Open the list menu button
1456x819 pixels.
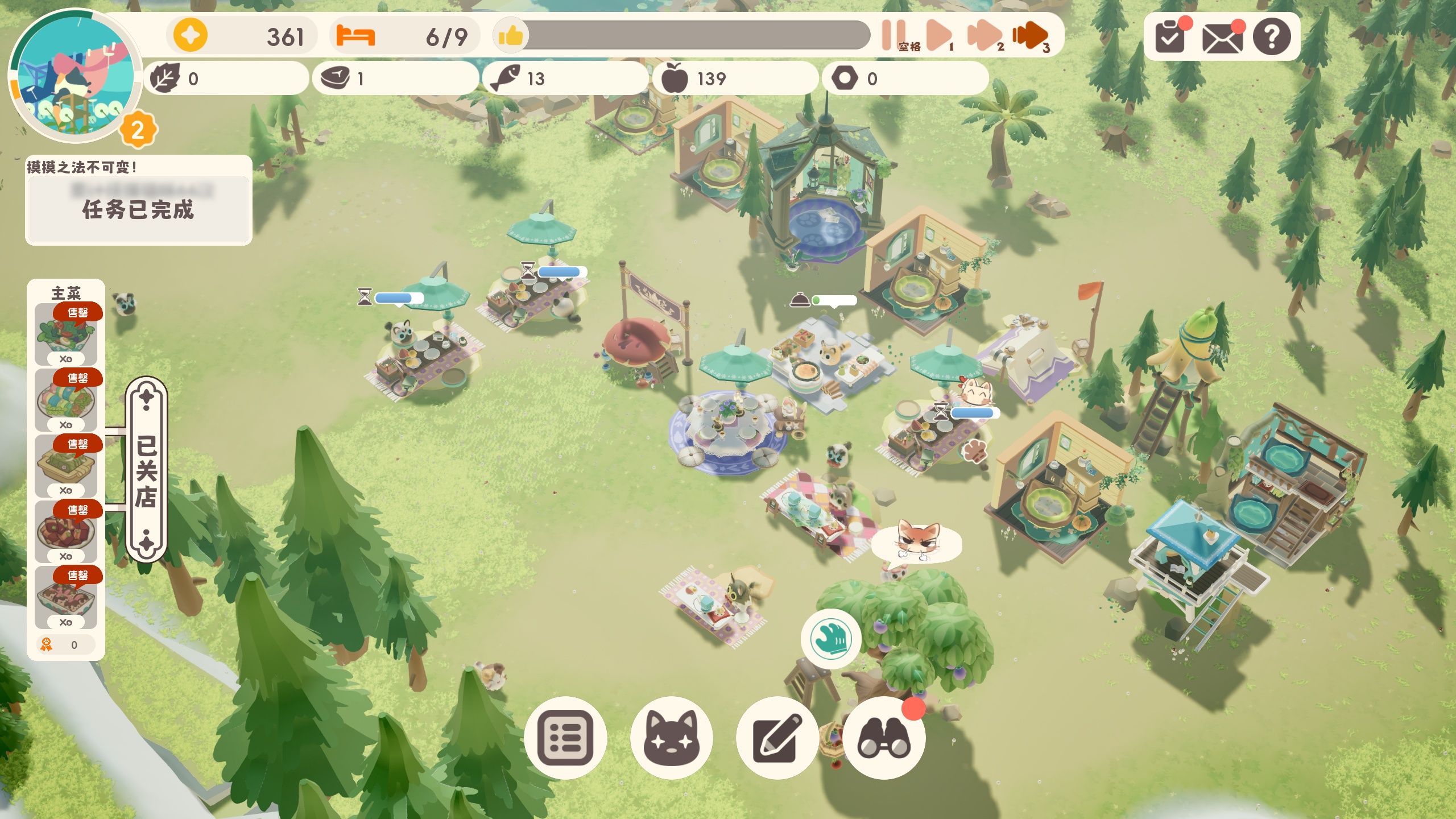(x=565, y=738)
